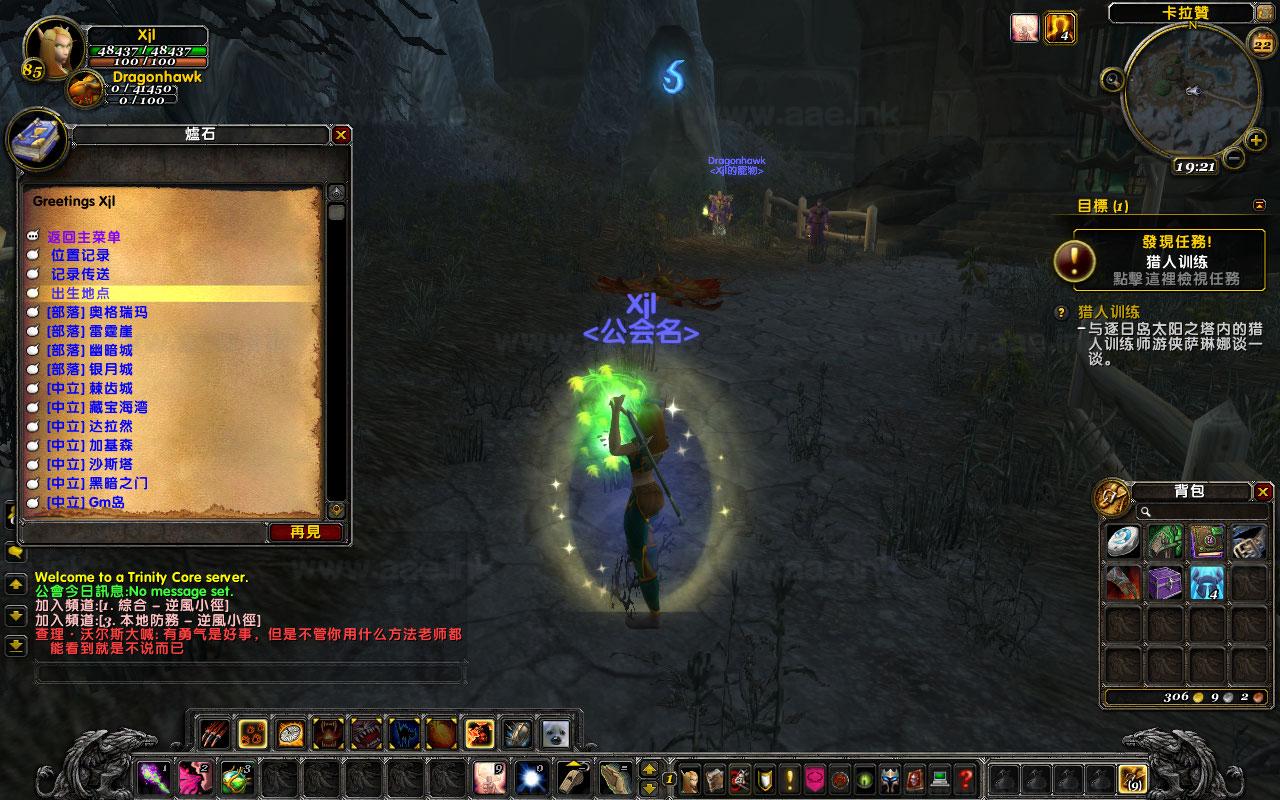Zoom out the minimap with minus button
1280x800 pixels.
point(1233,158)
